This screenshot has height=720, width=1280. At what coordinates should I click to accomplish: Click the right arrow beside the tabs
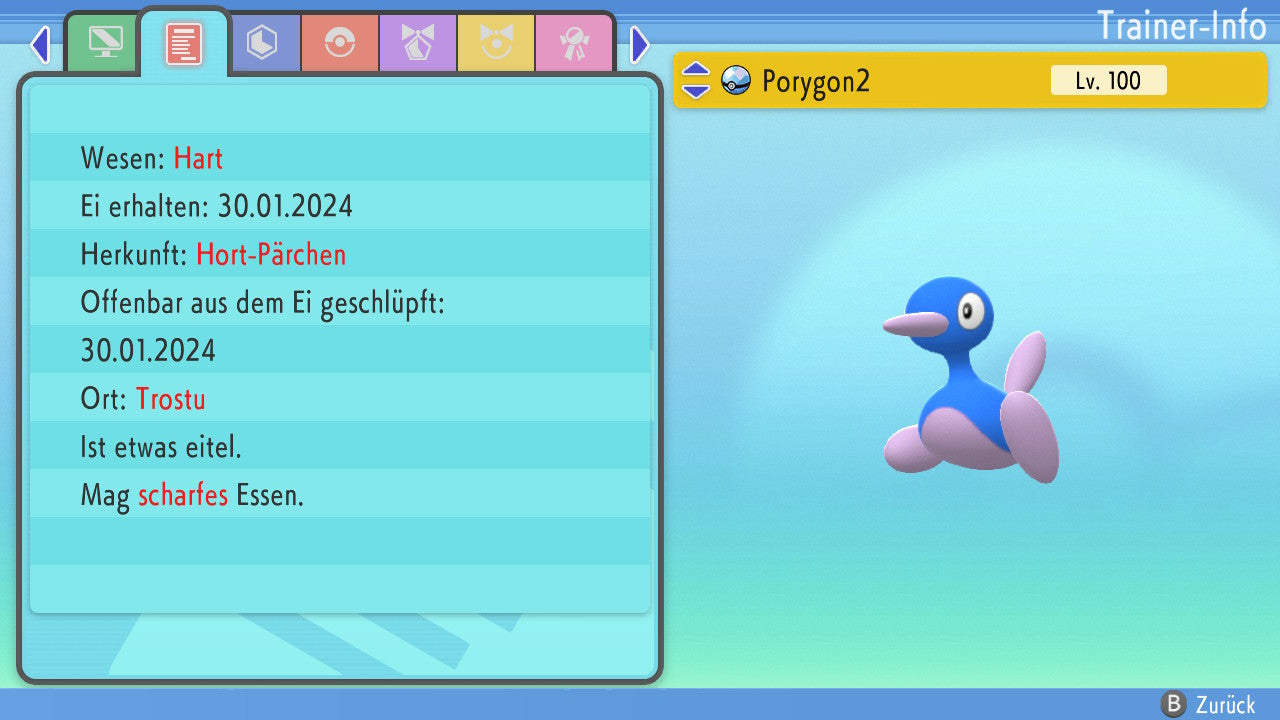click(x=640, y=44)
